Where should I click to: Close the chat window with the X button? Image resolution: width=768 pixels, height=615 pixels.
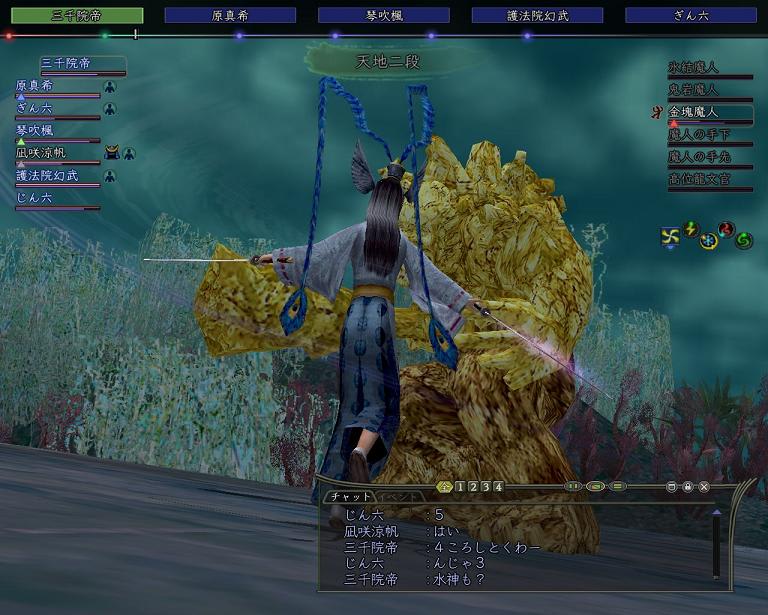pyautogui.click(x=704, y=487)
